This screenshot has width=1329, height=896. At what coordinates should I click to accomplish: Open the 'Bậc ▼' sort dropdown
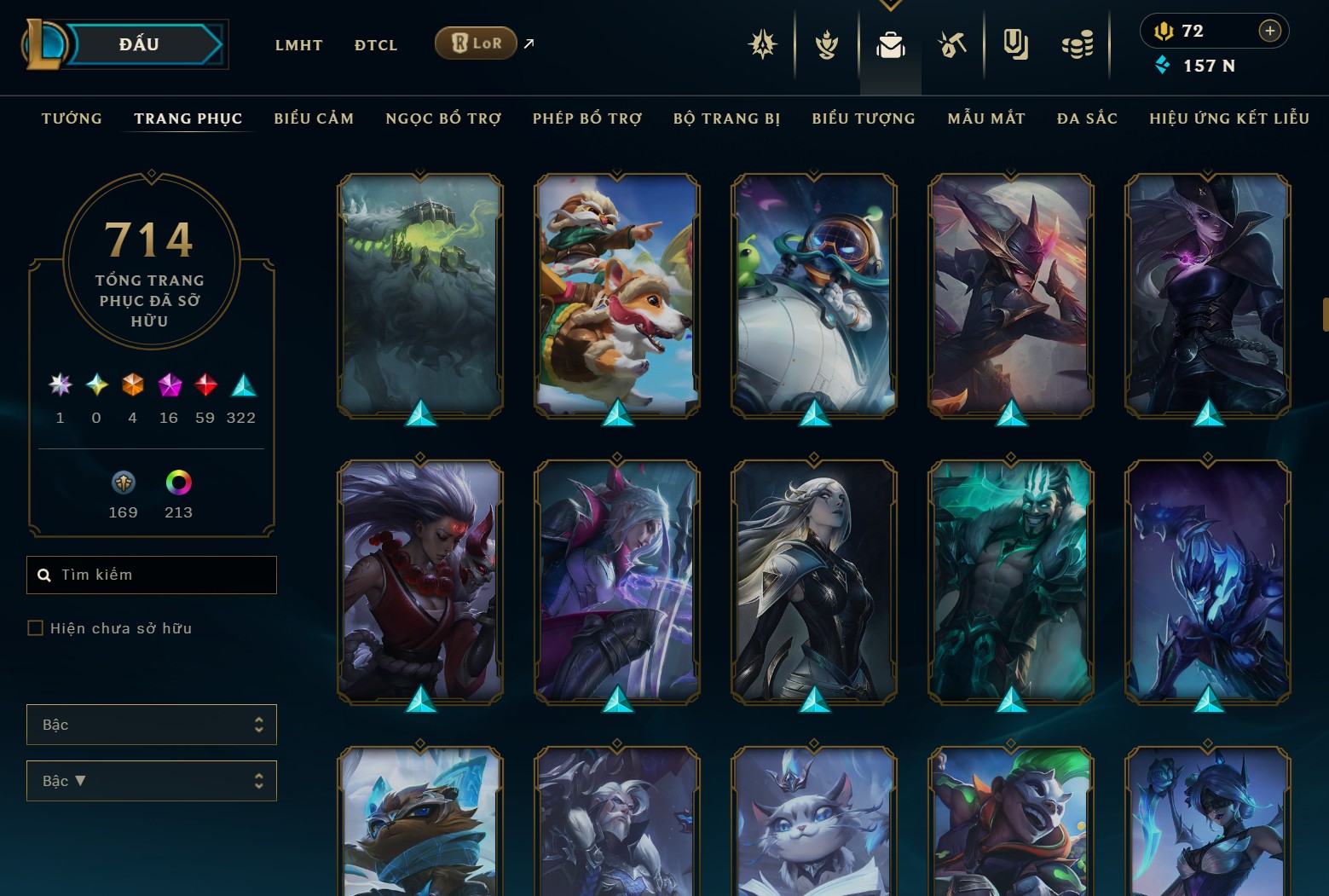pos(151,781)
